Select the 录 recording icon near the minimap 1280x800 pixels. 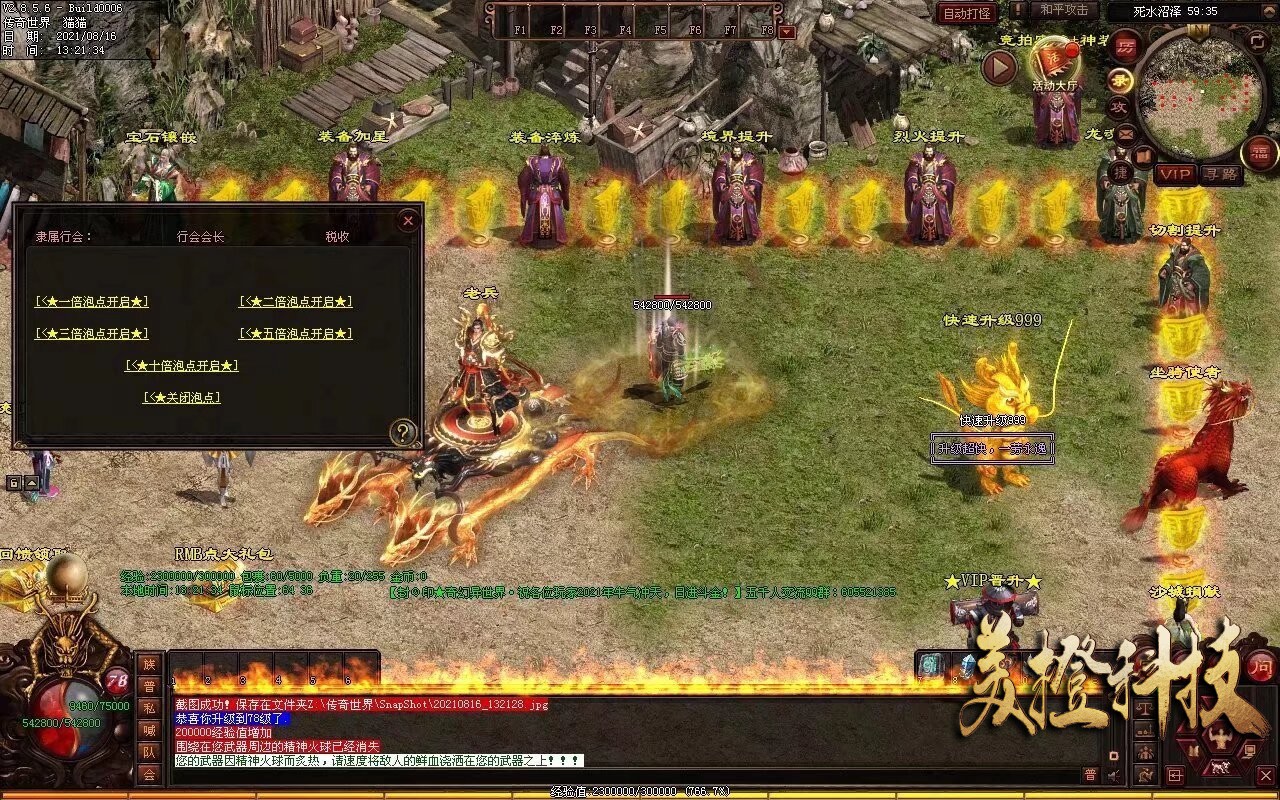1120,80
